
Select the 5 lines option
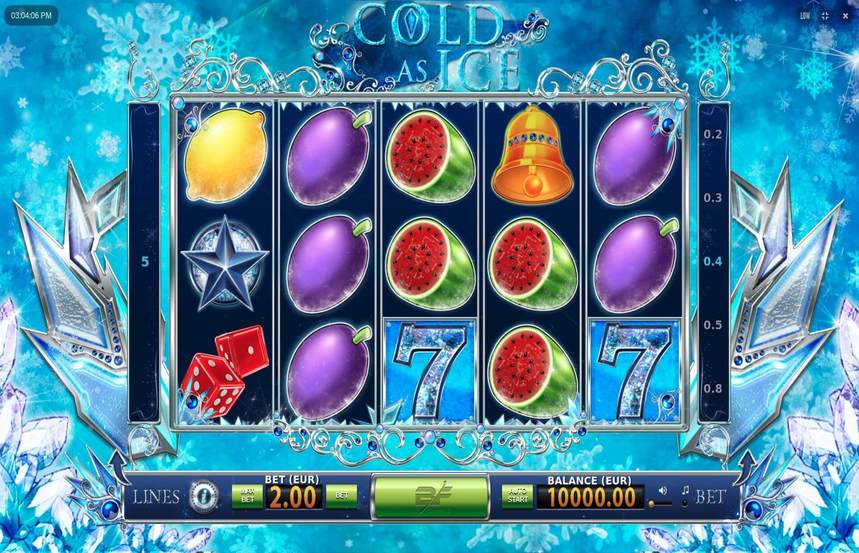click(146, 262)
